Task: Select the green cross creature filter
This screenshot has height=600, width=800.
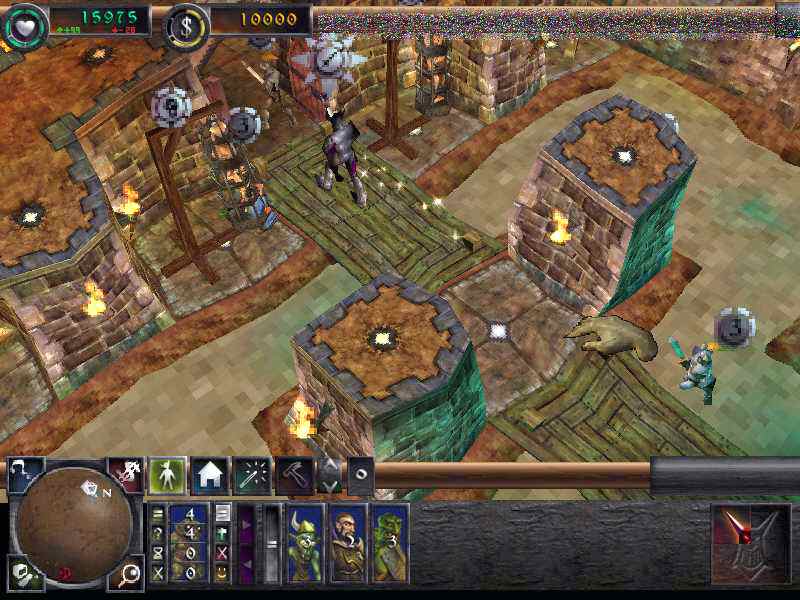Action: (223, 533)
